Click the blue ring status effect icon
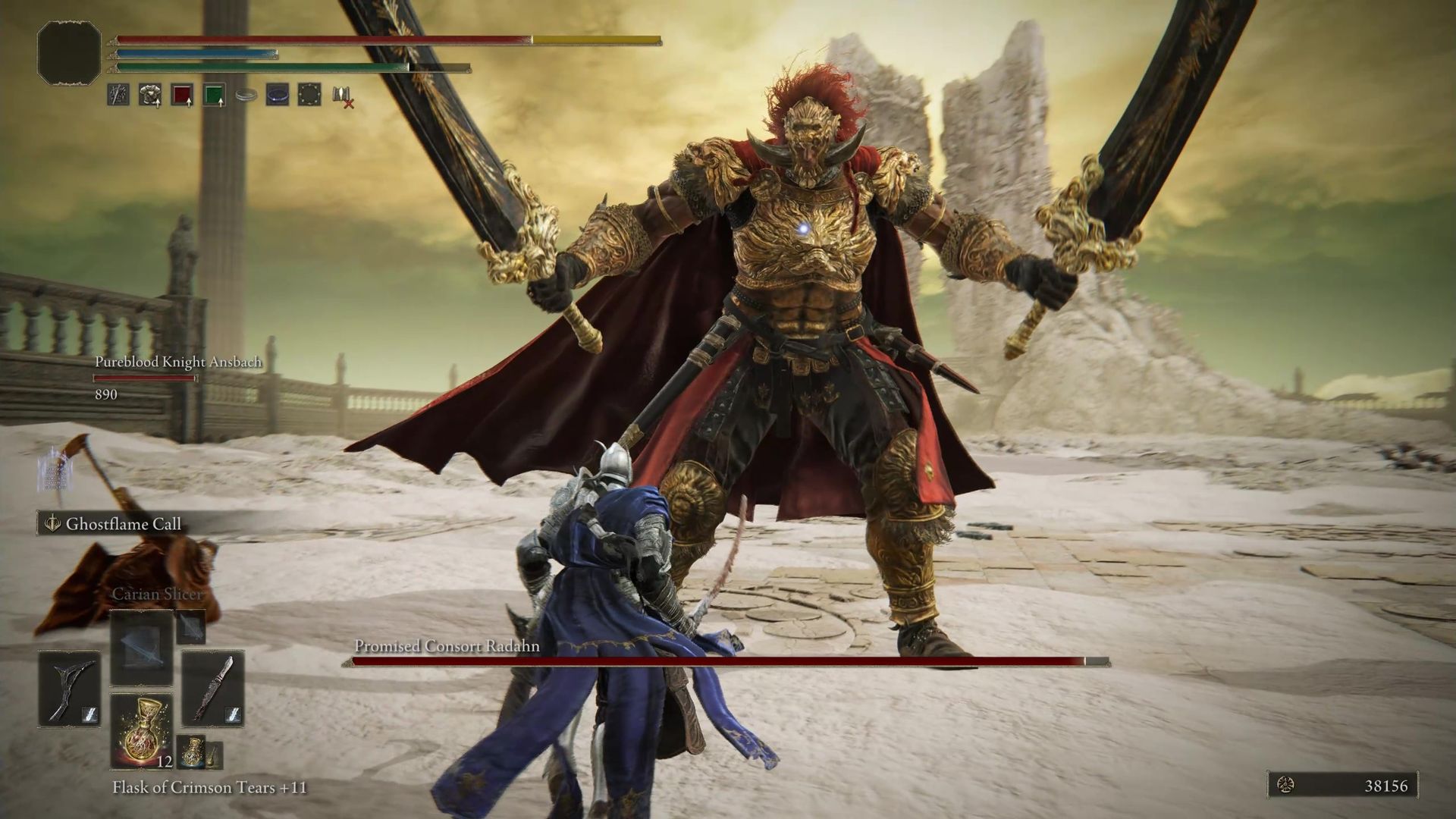The width and height of the screenshot is (1456, 819). point(277,97)
